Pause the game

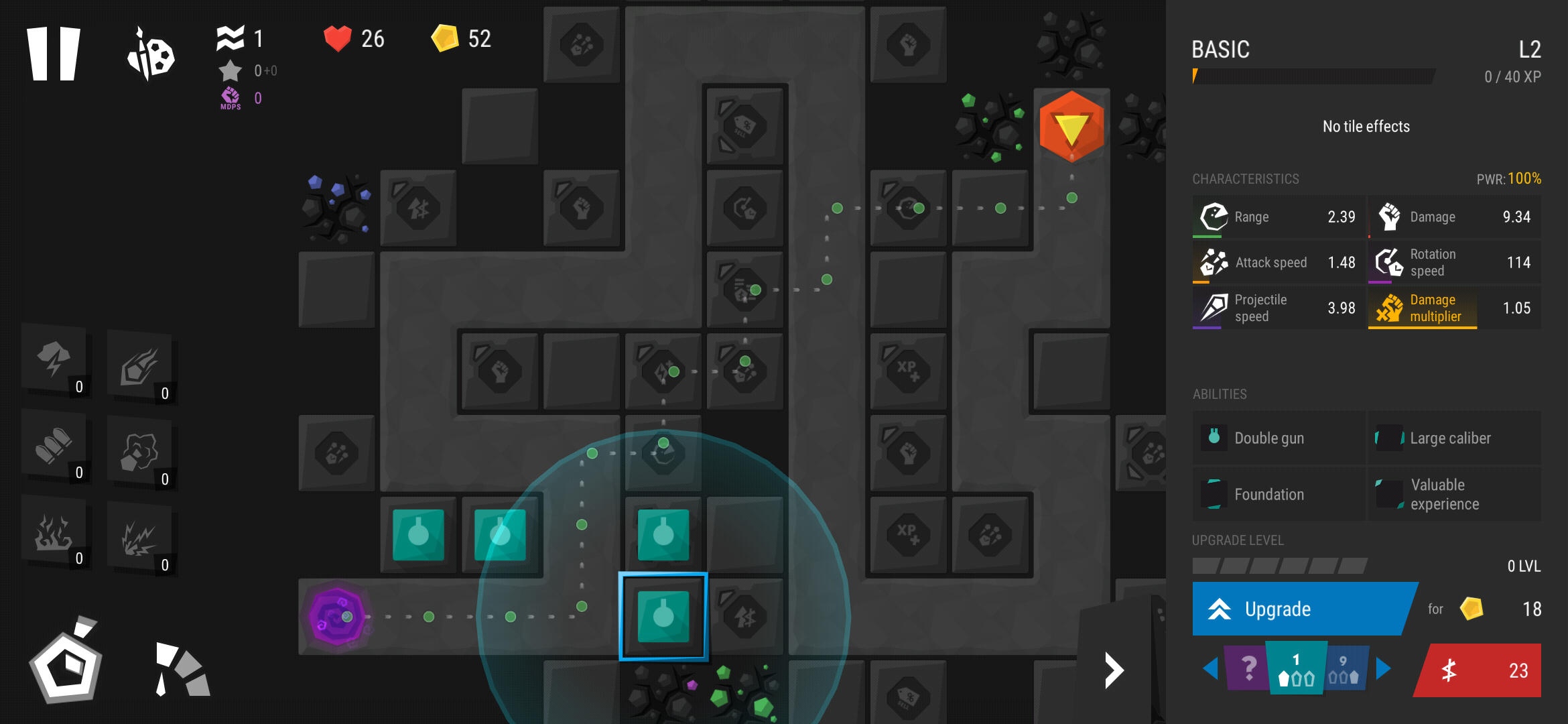[54, 54]
